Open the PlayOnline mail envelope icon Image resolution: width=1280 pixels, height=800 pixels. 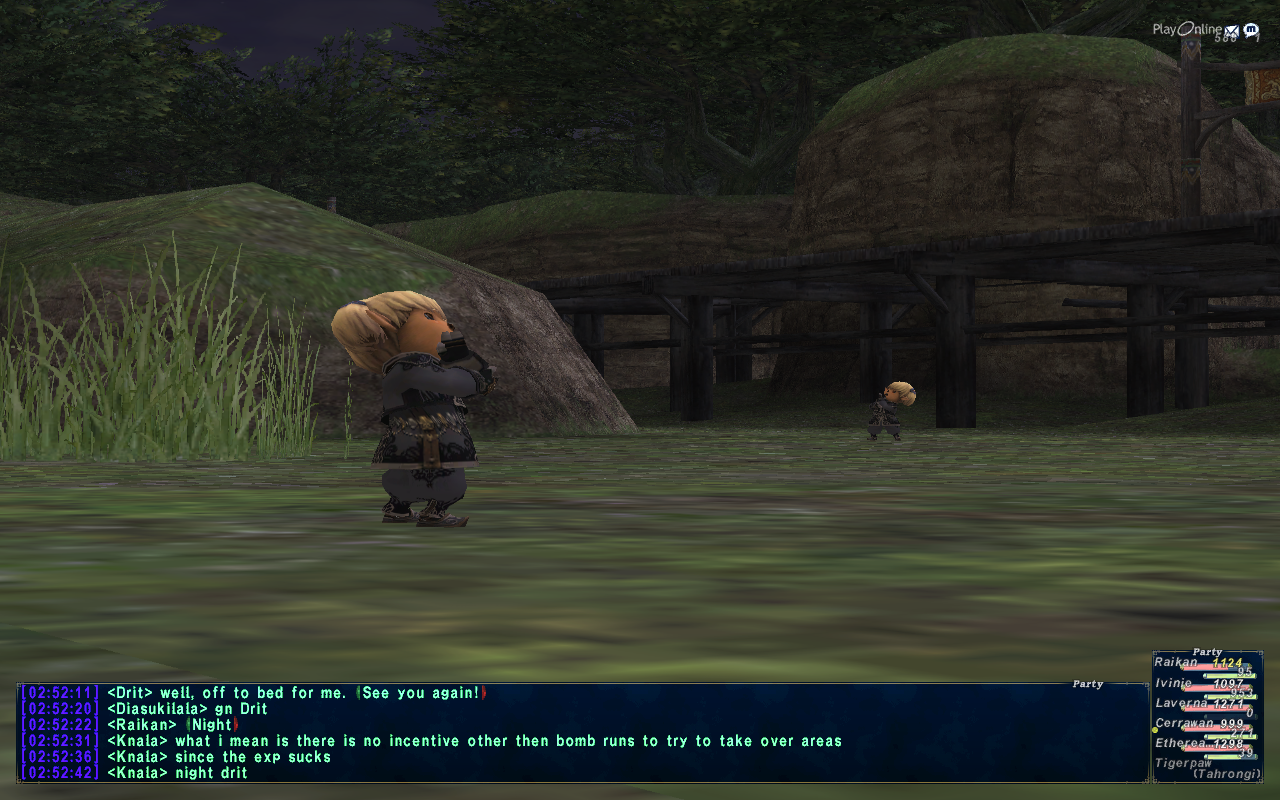[1232, 31]
